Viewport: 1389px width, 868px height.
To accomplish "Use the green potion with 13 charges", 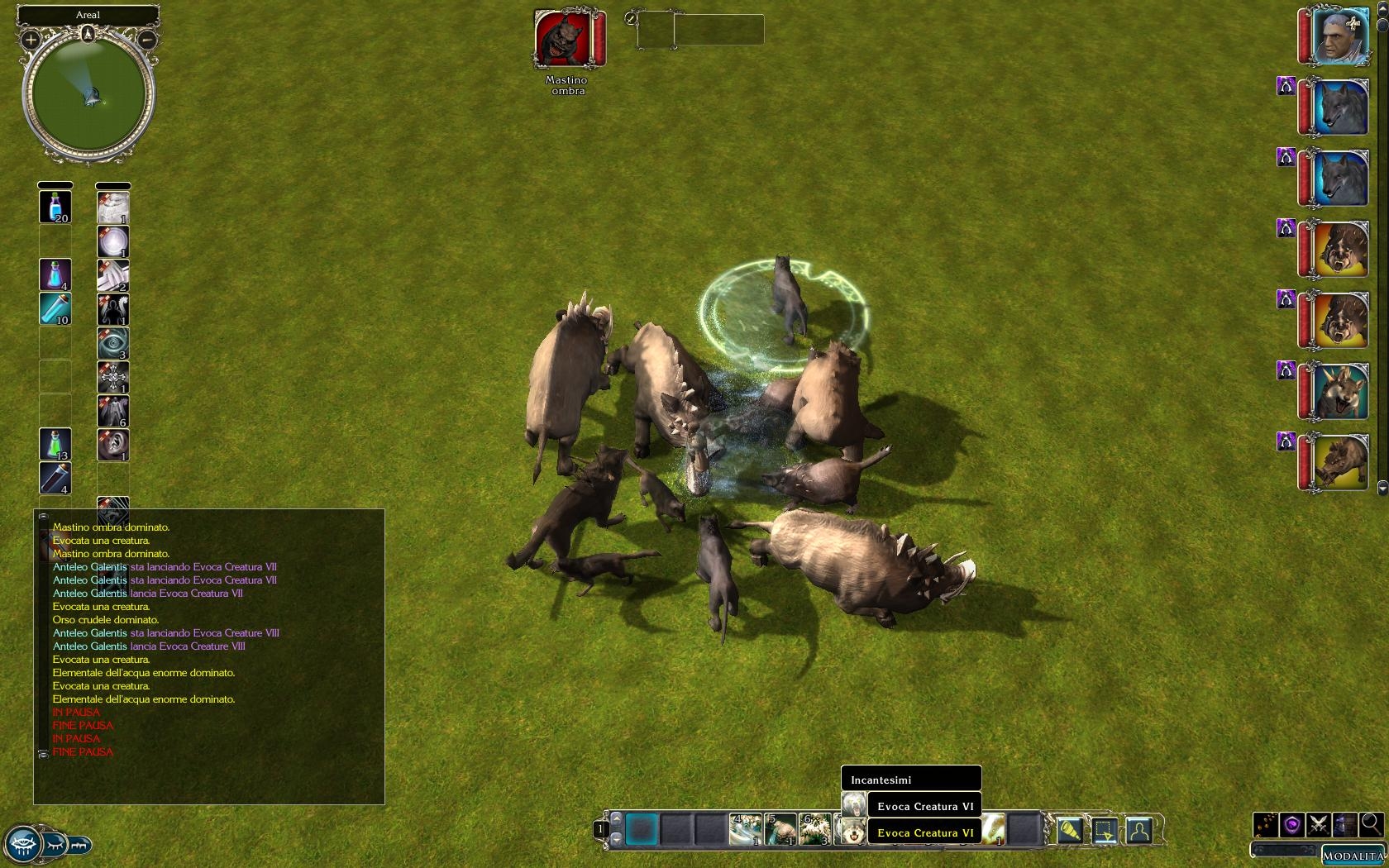I will (x=55, y=445).
